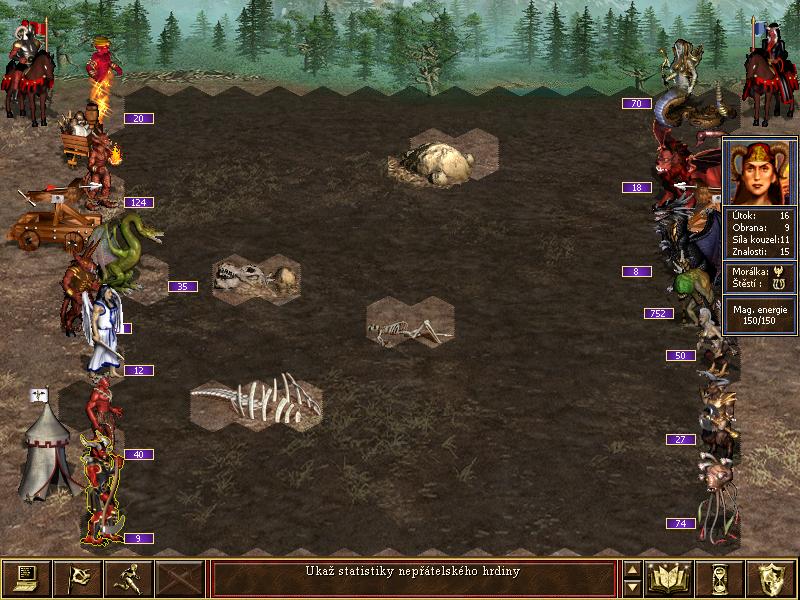800x600 pixels.
Task: Surrender the battle with the flag button
Action: coord(77,578)
